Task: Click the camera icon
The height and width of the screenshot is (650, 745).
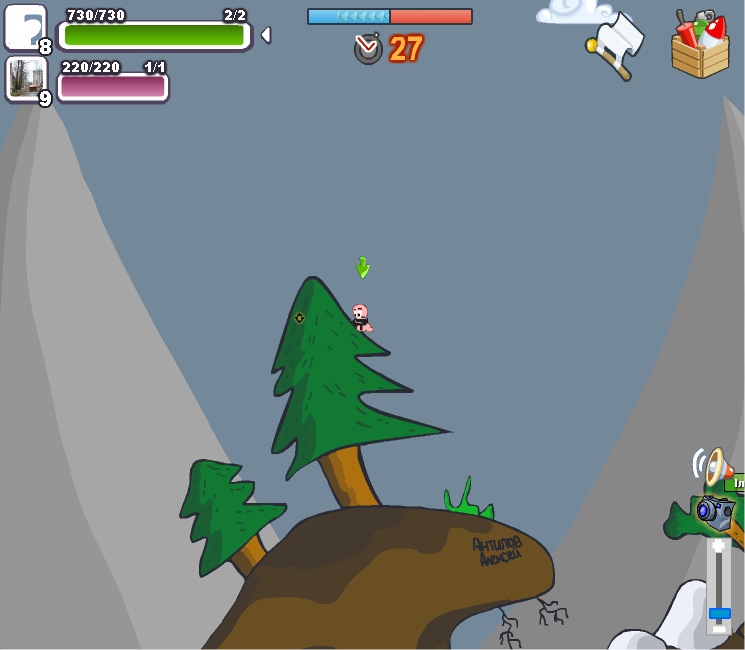Action: pyautogui.click(x=715, y=511)
